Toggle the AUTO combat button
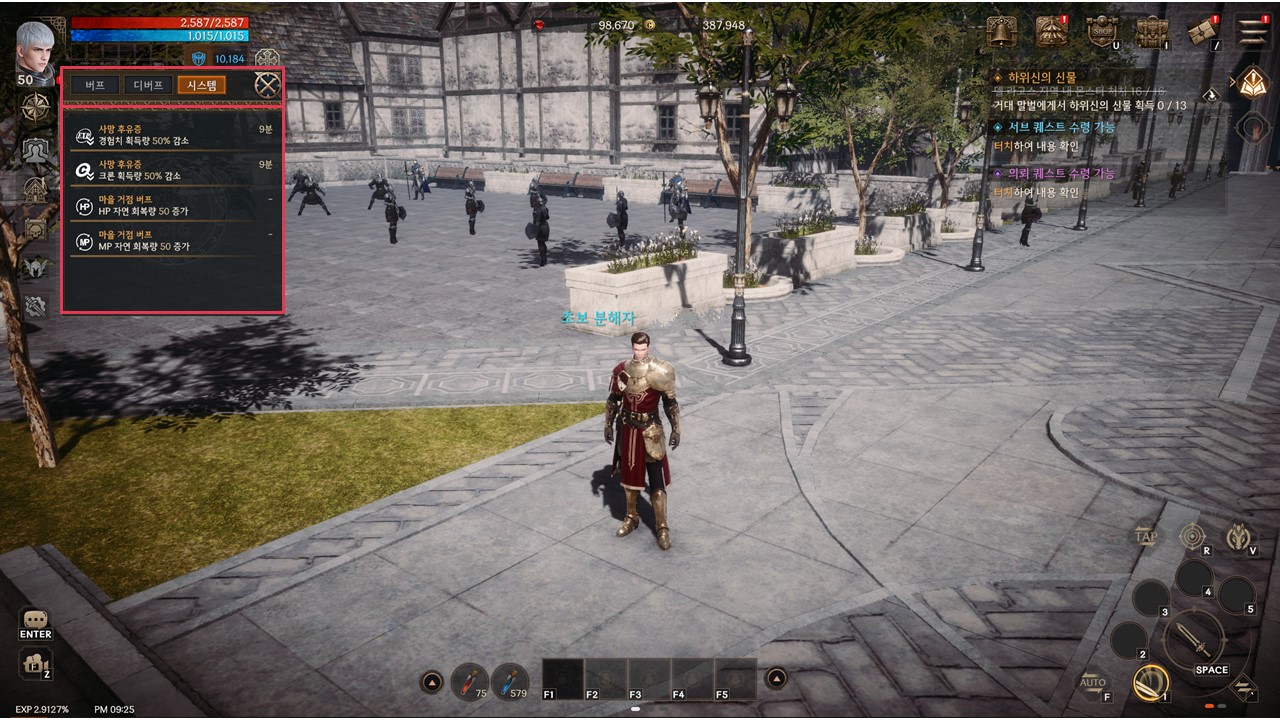This screenshot has height=720, width=1280. [x=1093, y=685]
